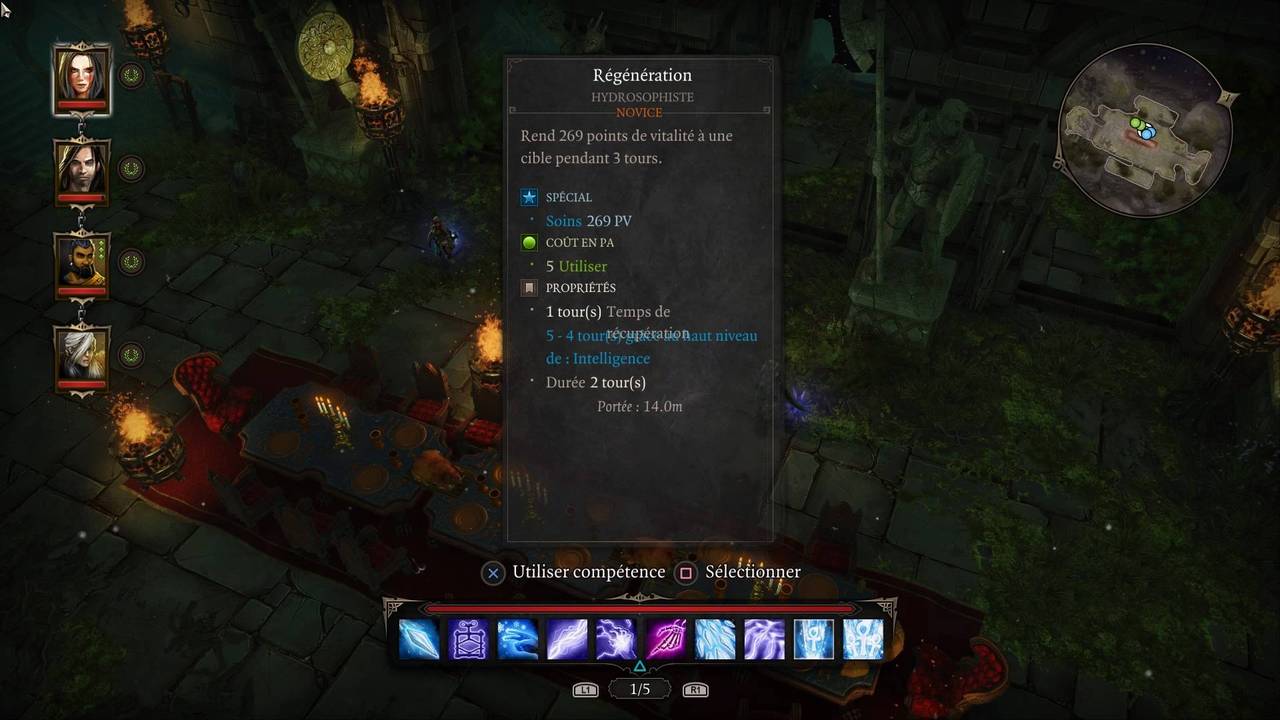The image size is (1280, 720).
Task: Select the ice shard skill slot
Action: pyautogui.click(x=419, y=639)
